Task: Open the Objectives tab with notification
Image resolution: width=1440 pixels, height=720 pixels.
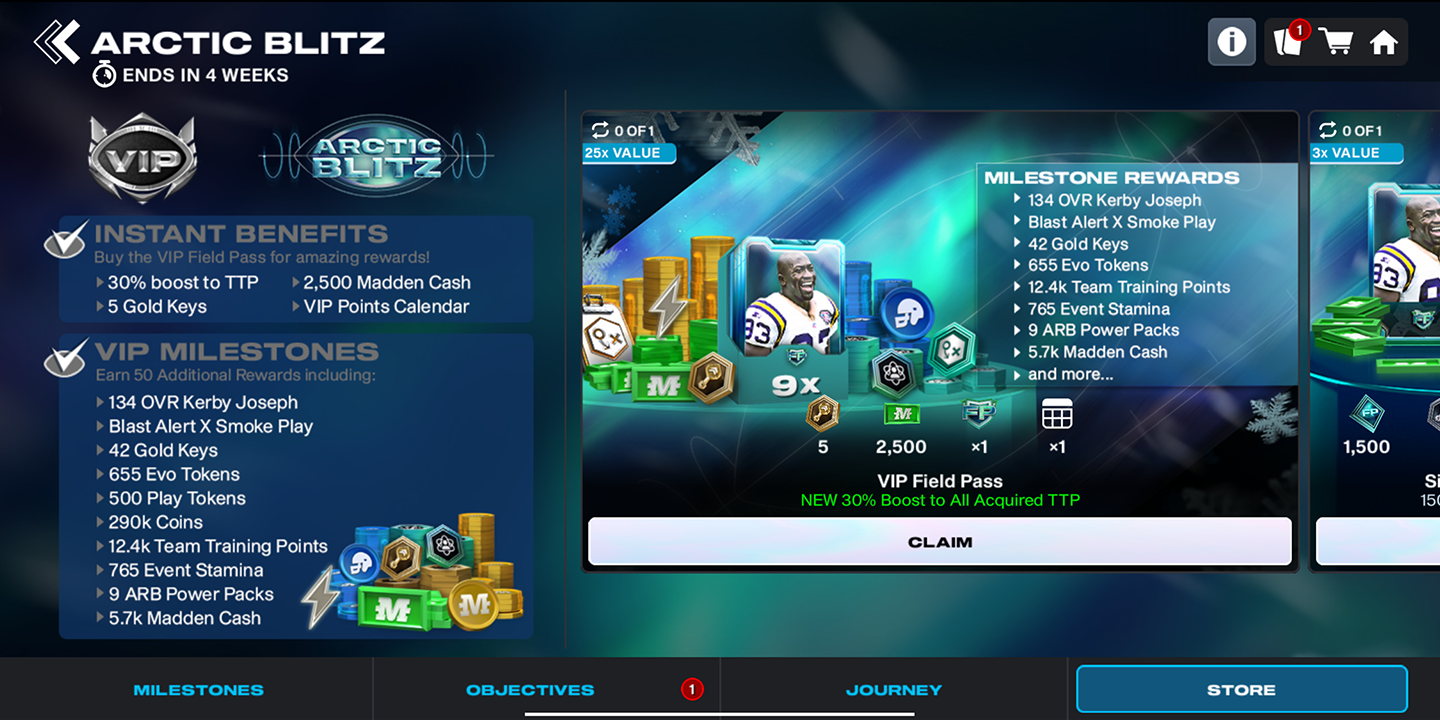Action: [x=530, y=689]
